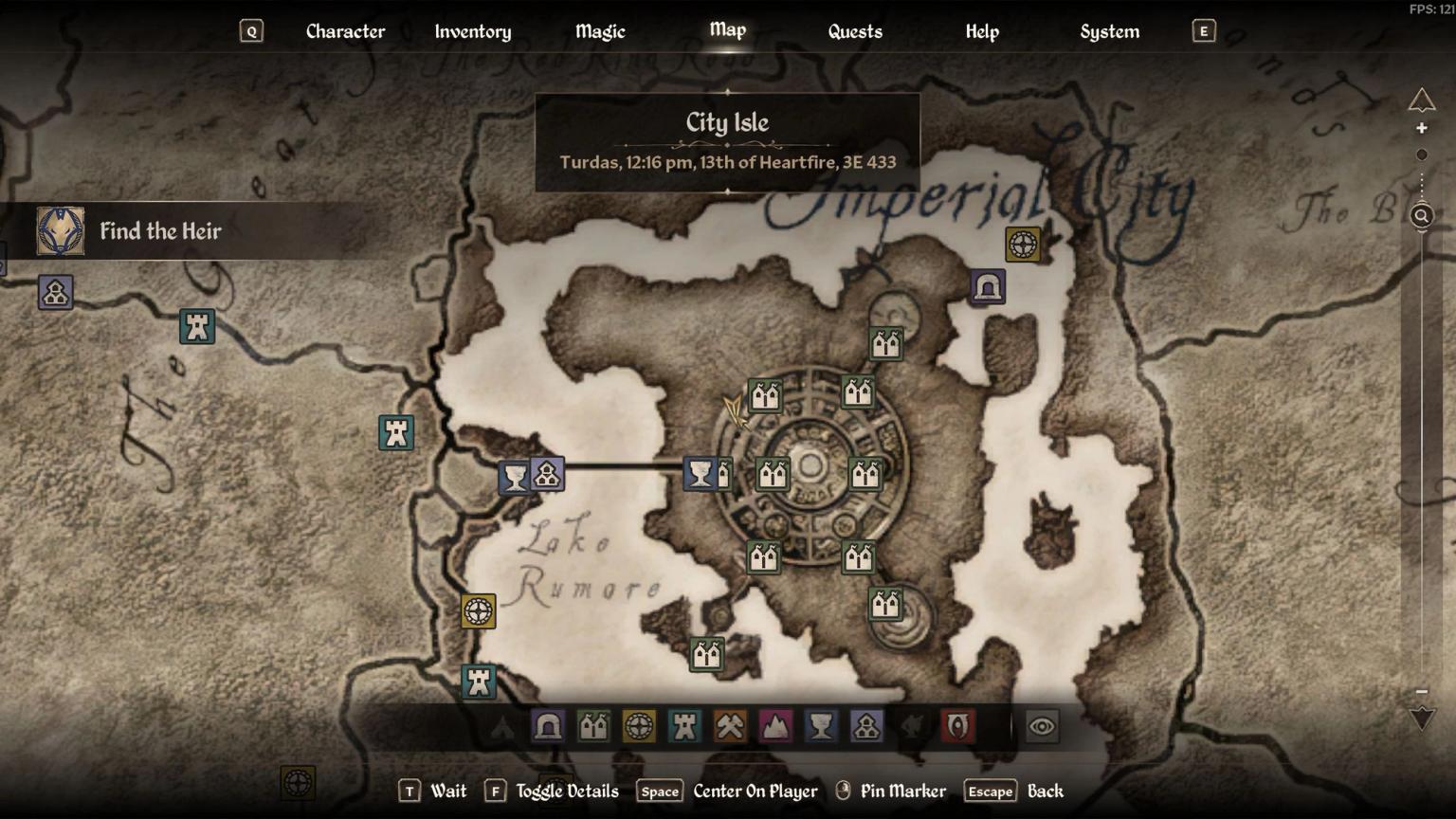Screen dimensions: 1456x819
Task: Open the Character menu
Action: [345, 31]
